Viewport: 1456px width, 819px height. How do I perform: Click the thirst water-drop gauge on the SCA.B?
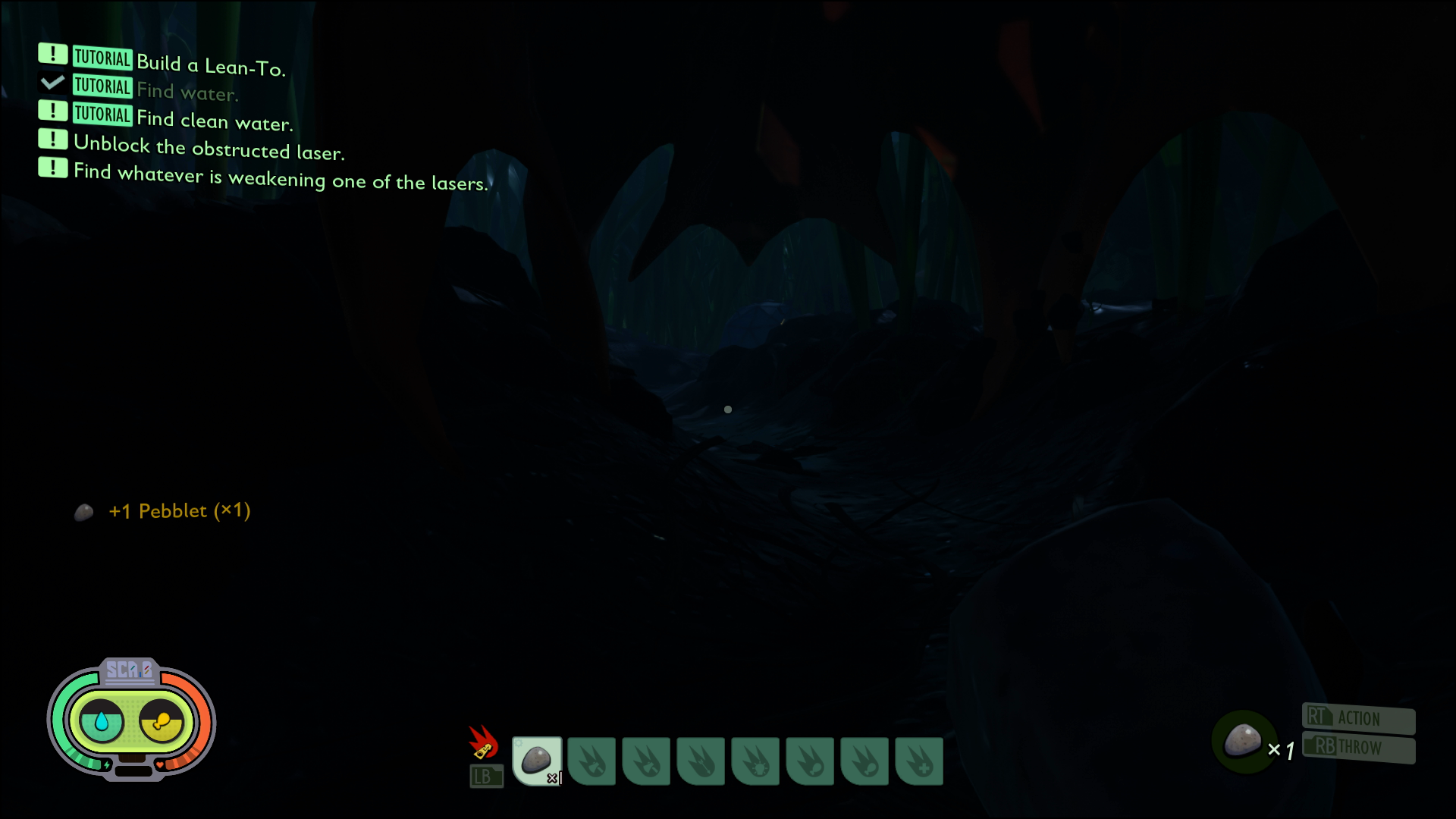tap(101, 721)
